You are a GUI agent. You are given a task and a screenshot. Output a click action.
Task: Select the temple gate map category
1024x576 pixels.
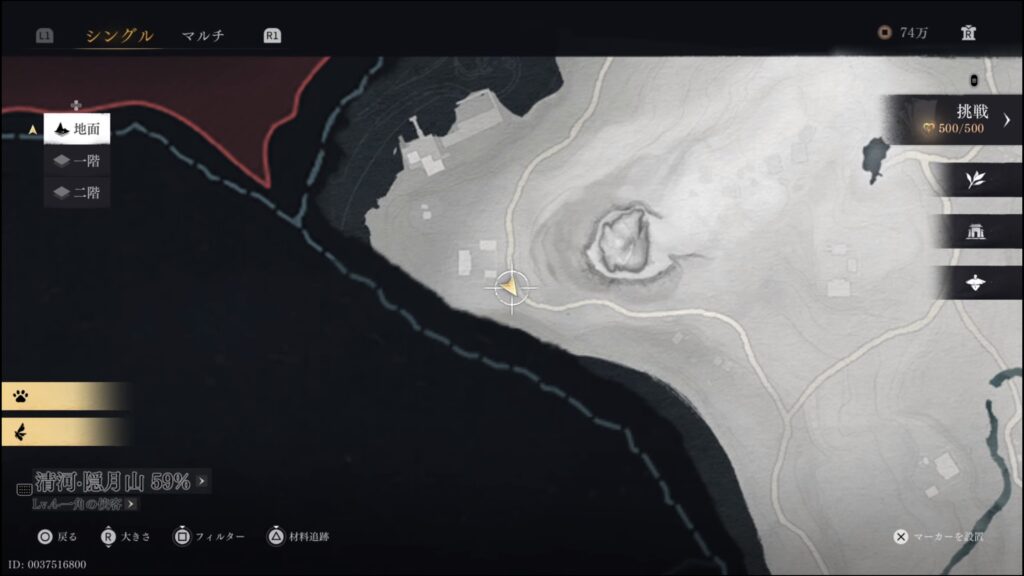point(975,232)
